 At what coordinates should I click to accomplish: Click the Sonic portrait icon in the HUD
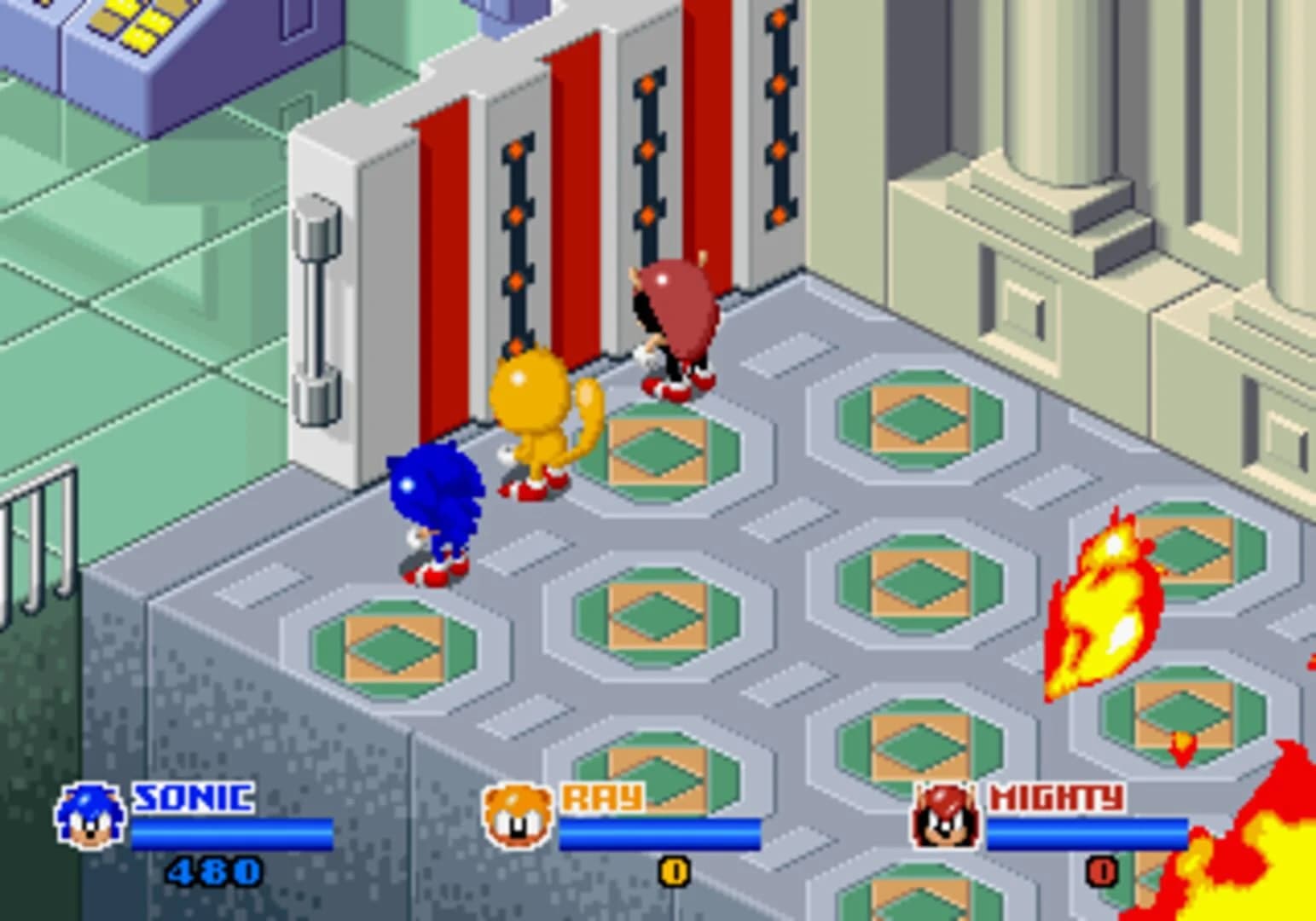pyautogui.click(x=90, y=817)
